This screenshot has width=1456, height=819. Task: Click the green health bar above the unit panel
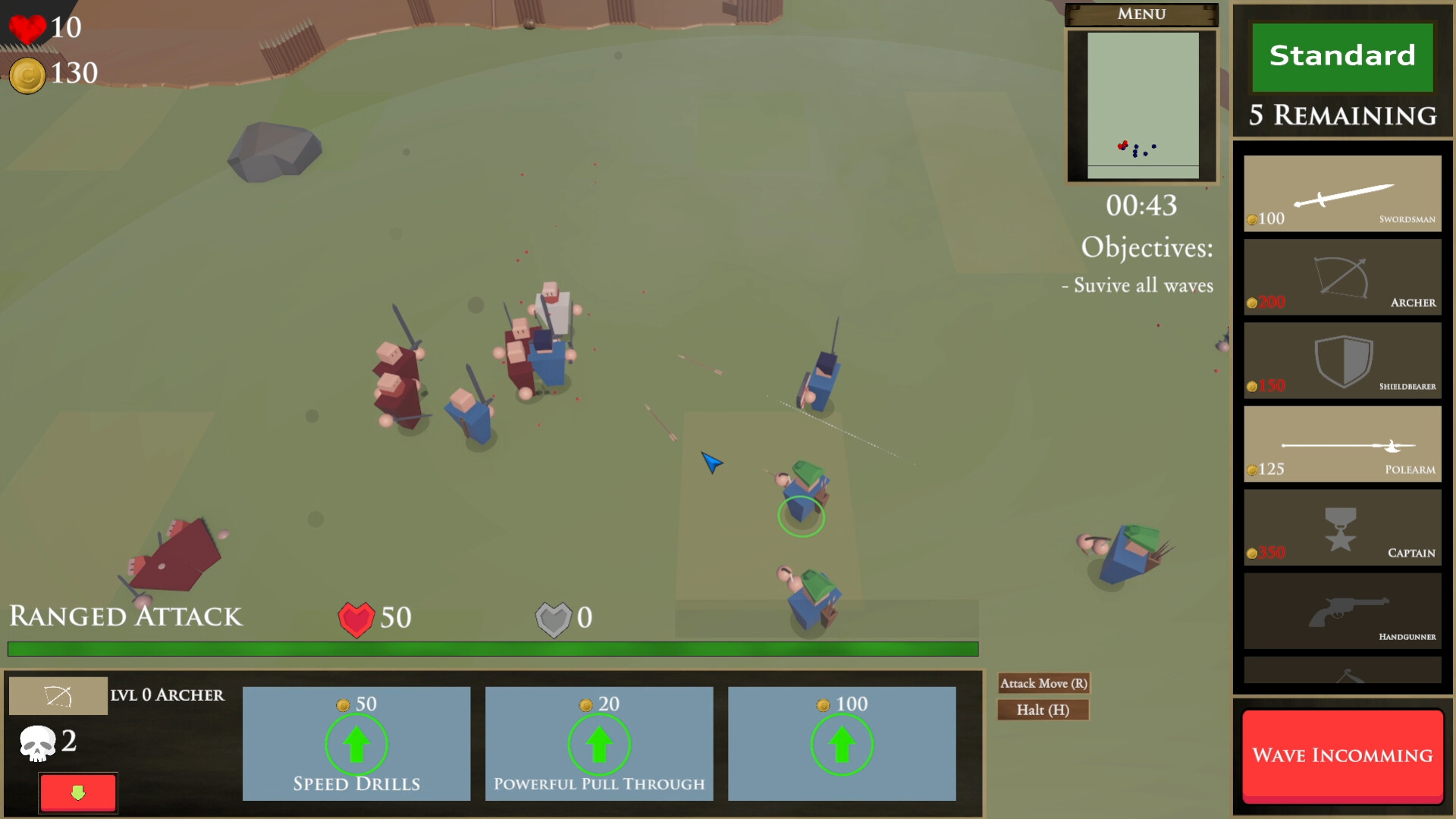pos(491,648)
